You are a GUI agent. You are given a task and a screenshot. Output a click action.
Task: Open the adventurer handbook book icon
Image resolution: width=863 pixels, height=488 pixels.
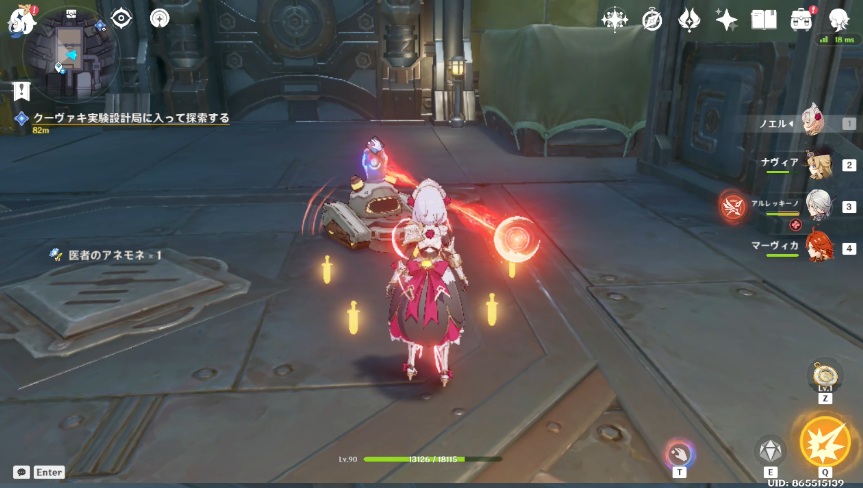coord(764,19)
